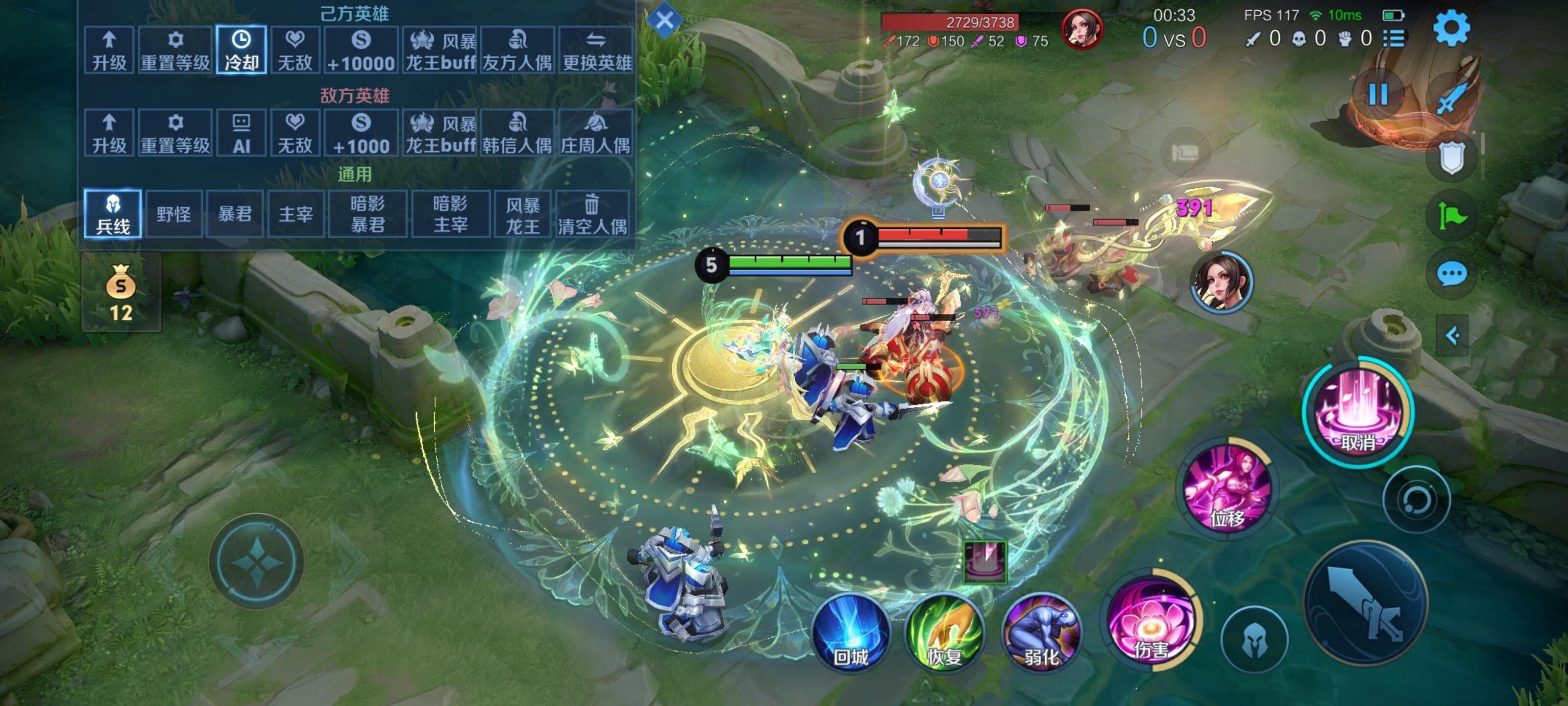
Task: Toggle the own-hero cooldown (冷却) option
Action: tap(241, 50)
